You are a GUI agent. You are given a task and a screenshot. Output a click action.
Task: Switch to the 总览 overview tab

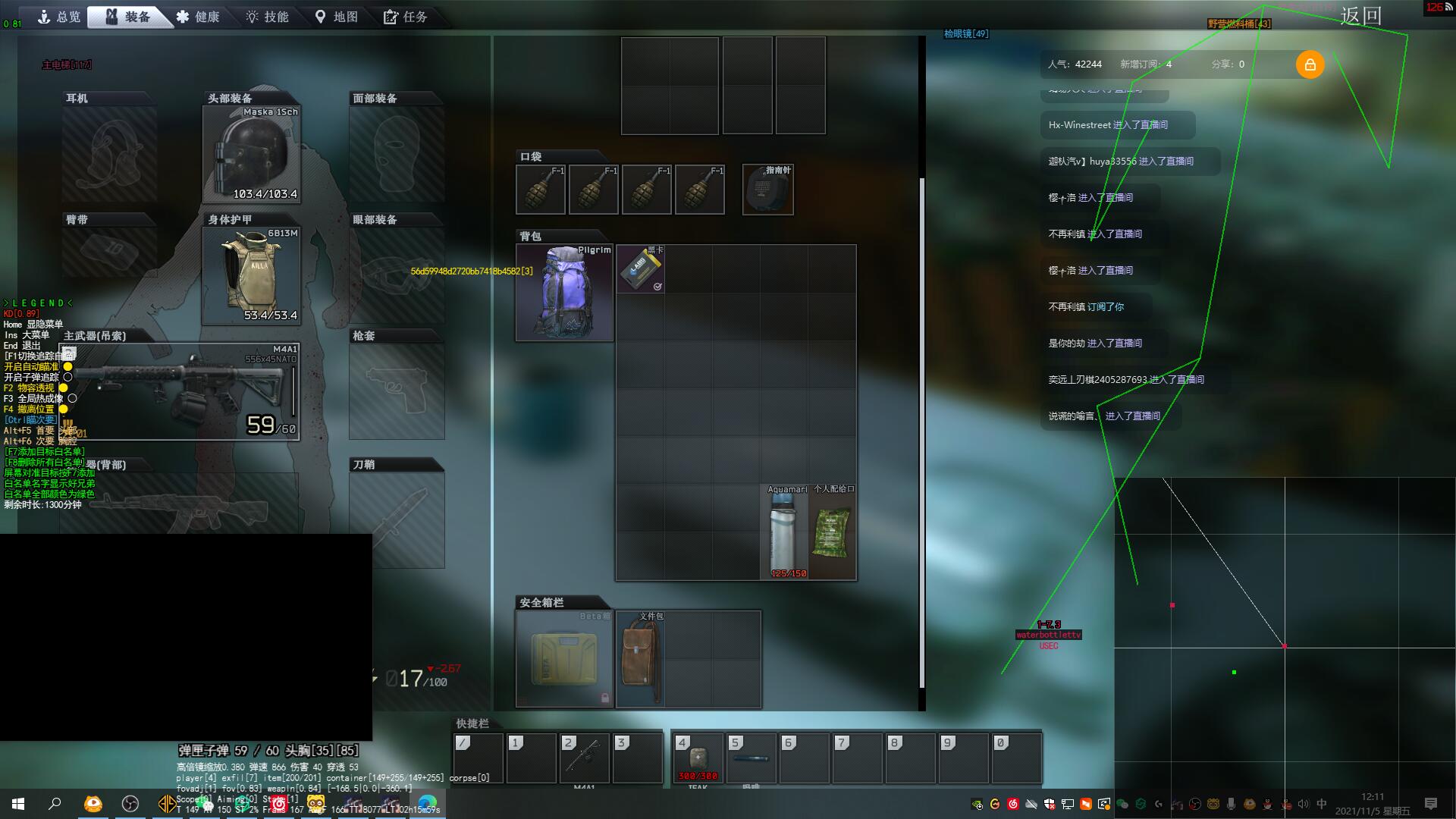coord(59,17)
